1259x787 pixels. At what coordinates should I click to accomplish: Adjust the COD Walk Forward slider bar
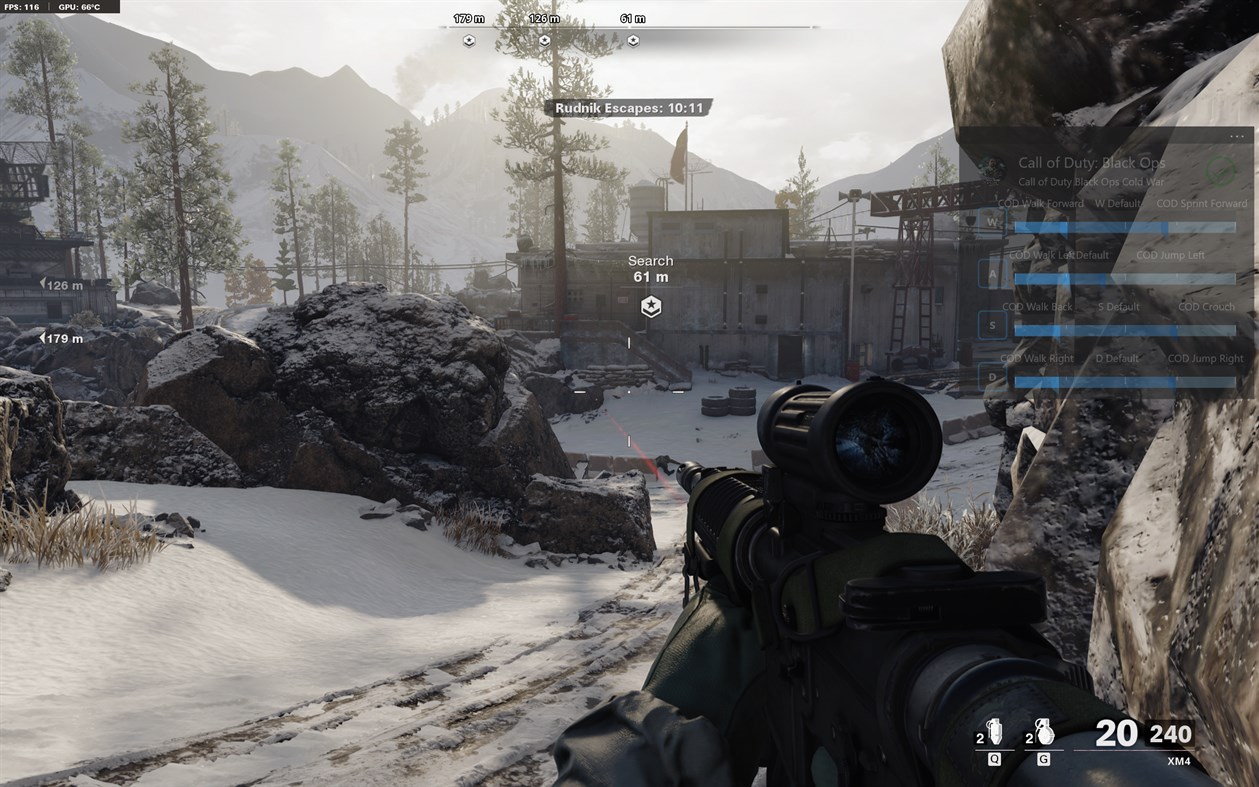tap(1125, 228)
